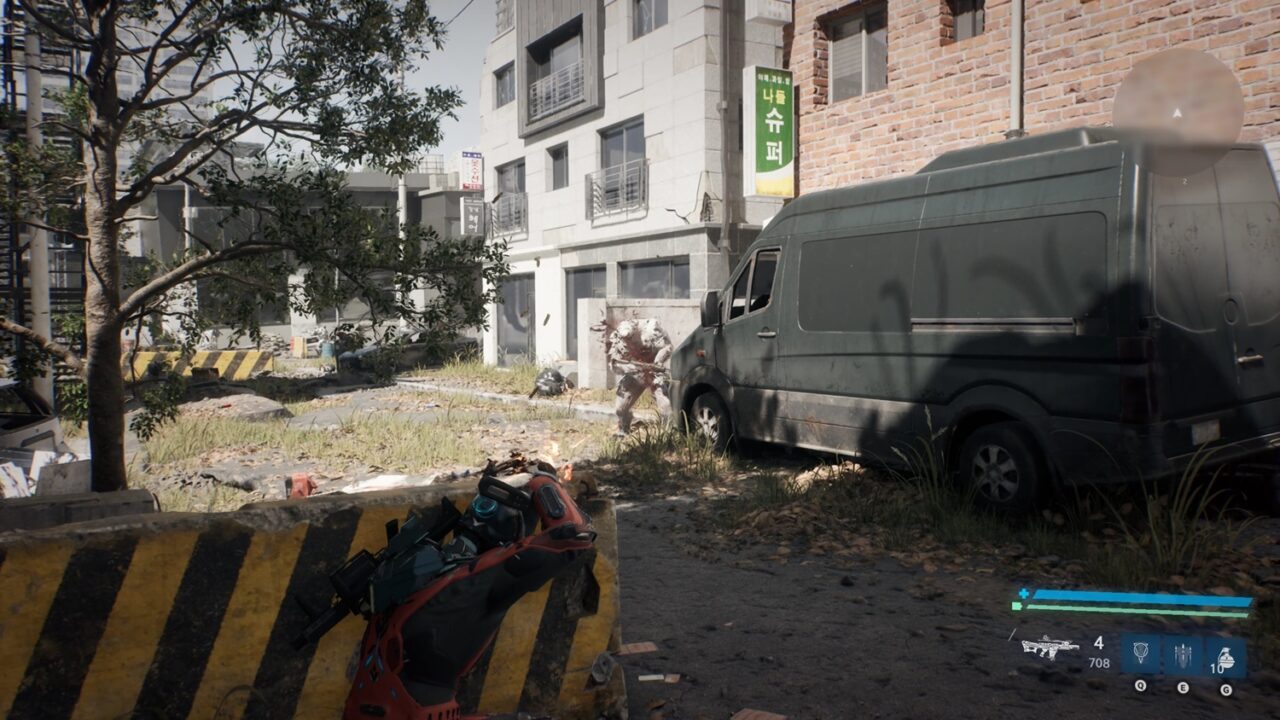Click the magazine ammo count 4
Viewport: 1280px width, 720px height.
coord(1098,642)
